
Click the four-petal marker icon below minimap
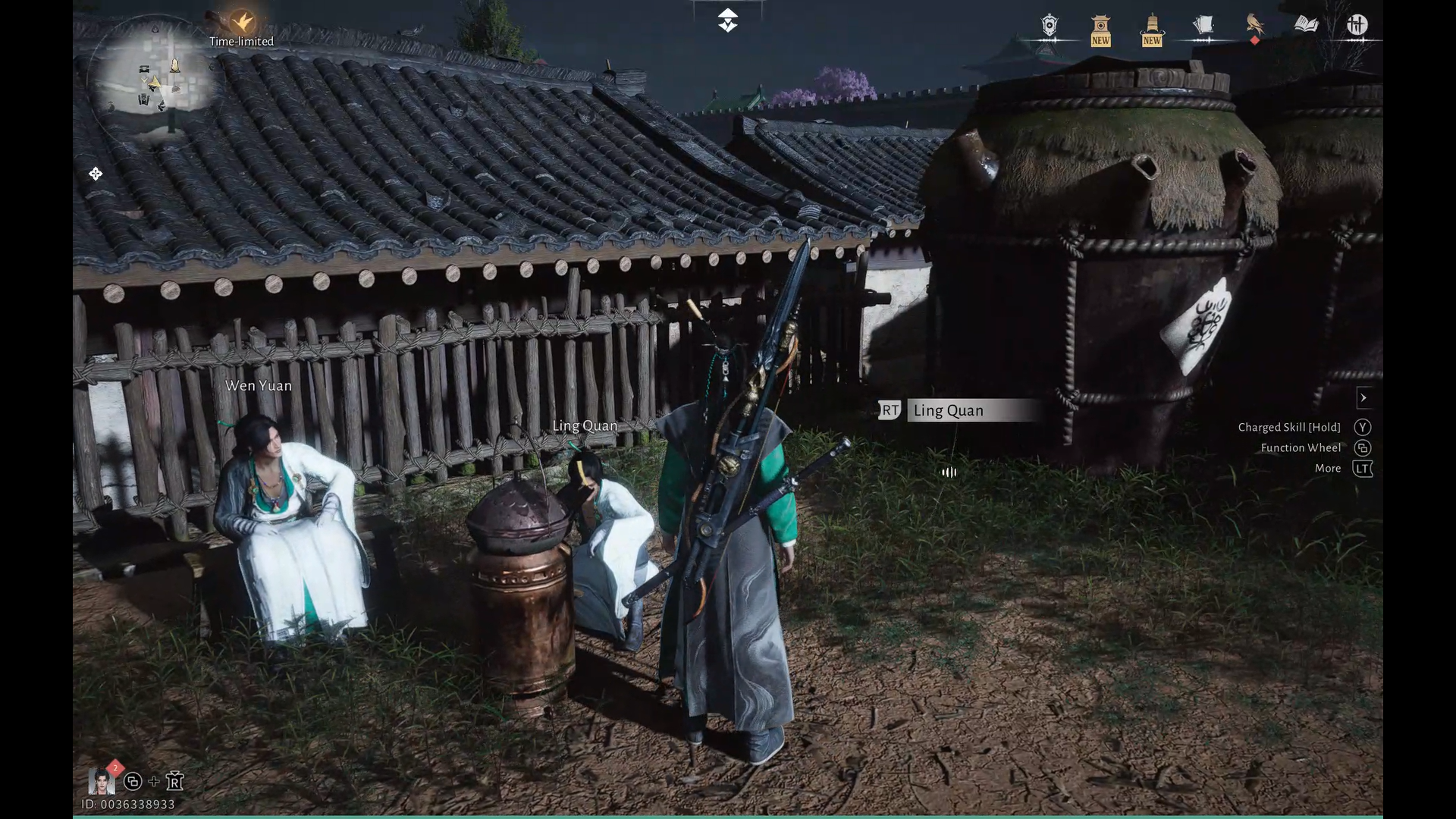pos(96,174)
